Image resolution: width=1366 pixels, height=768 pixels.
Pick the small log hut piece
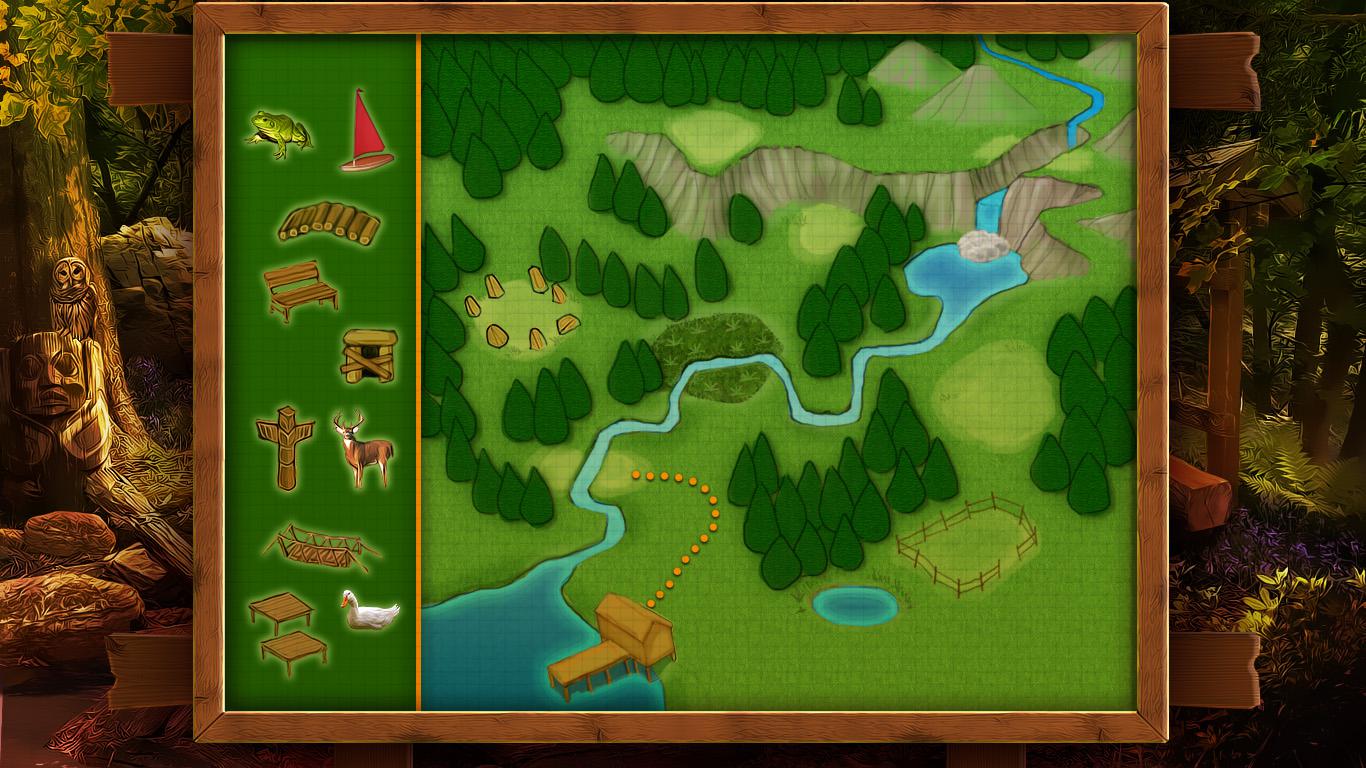click(368, 356)
